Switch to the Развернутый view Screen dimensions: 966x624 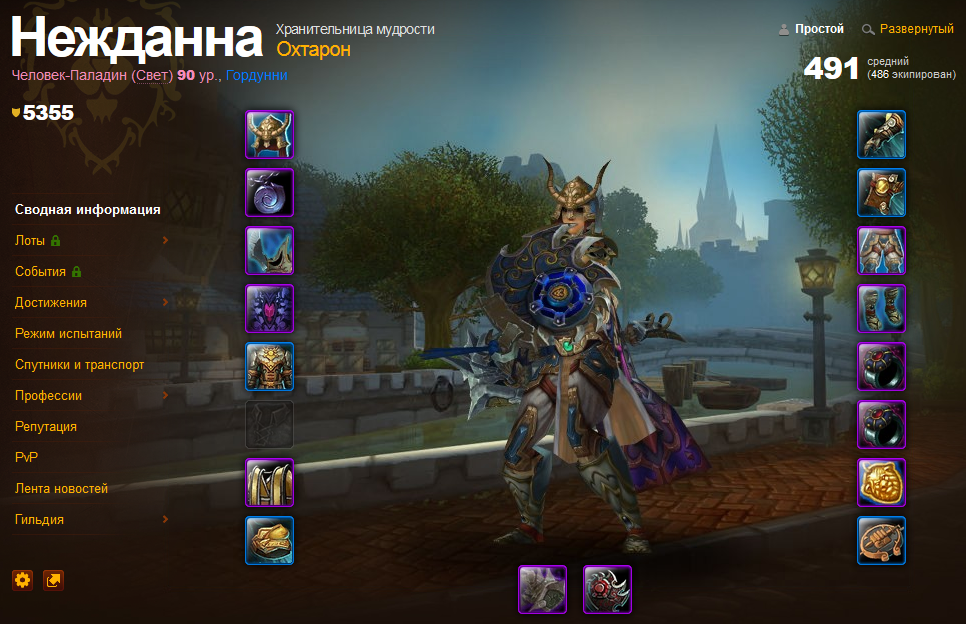tap(916, 30)
